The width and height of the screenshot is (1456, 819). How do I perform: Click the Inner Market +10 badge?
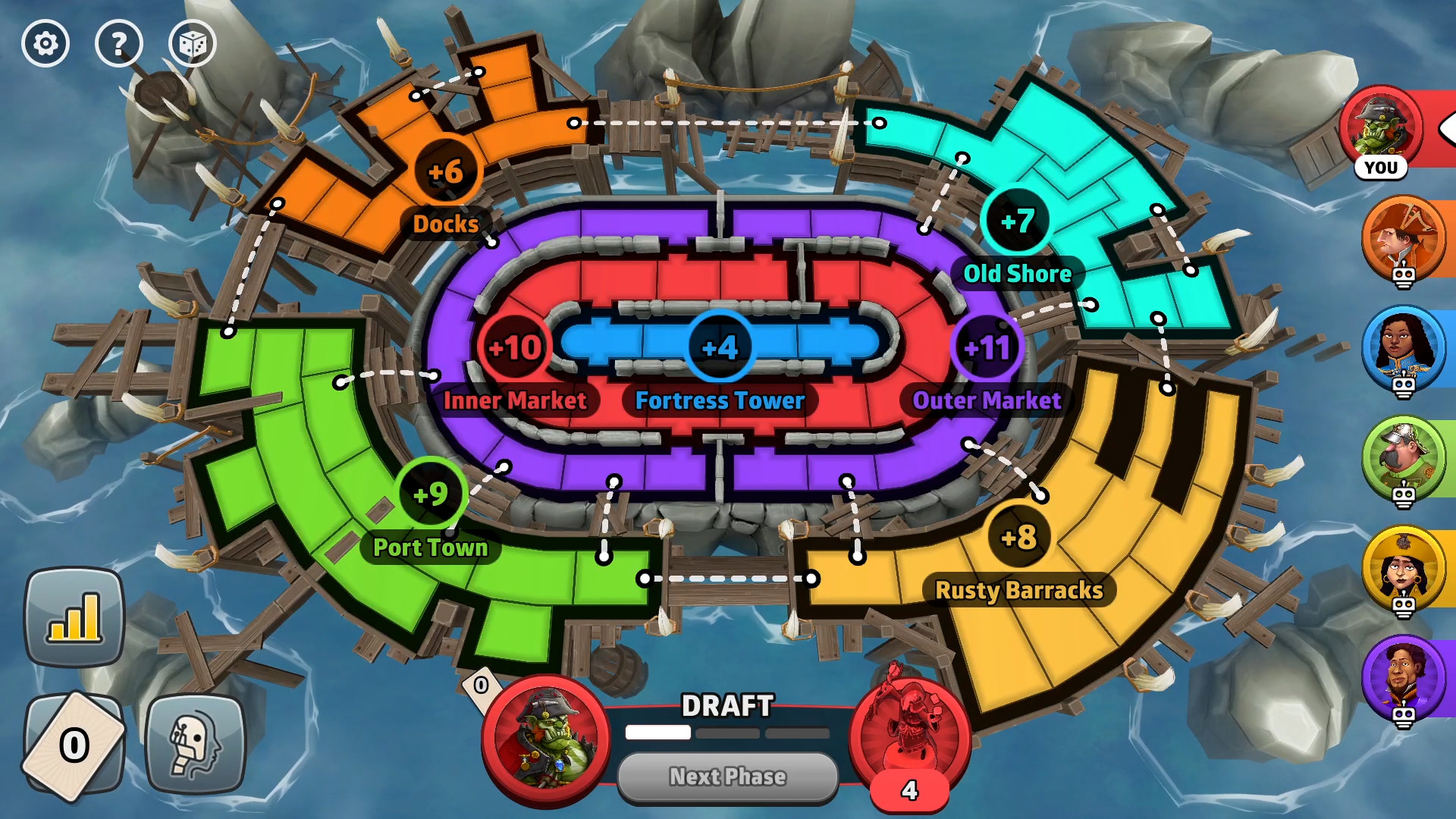(x=516, y=347)
